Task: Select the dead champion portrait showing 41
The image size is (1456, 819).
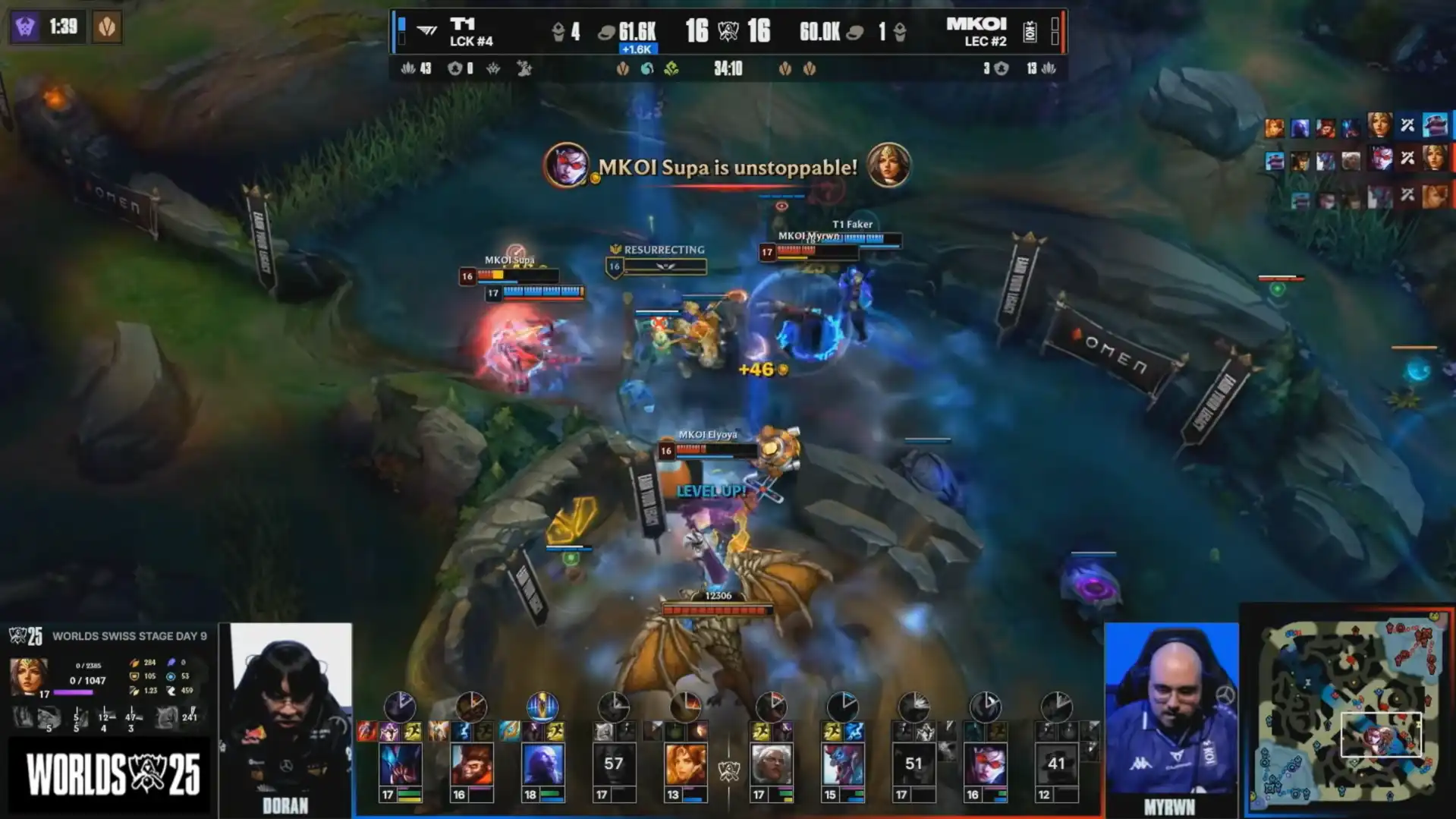Action: point(1056,764)
